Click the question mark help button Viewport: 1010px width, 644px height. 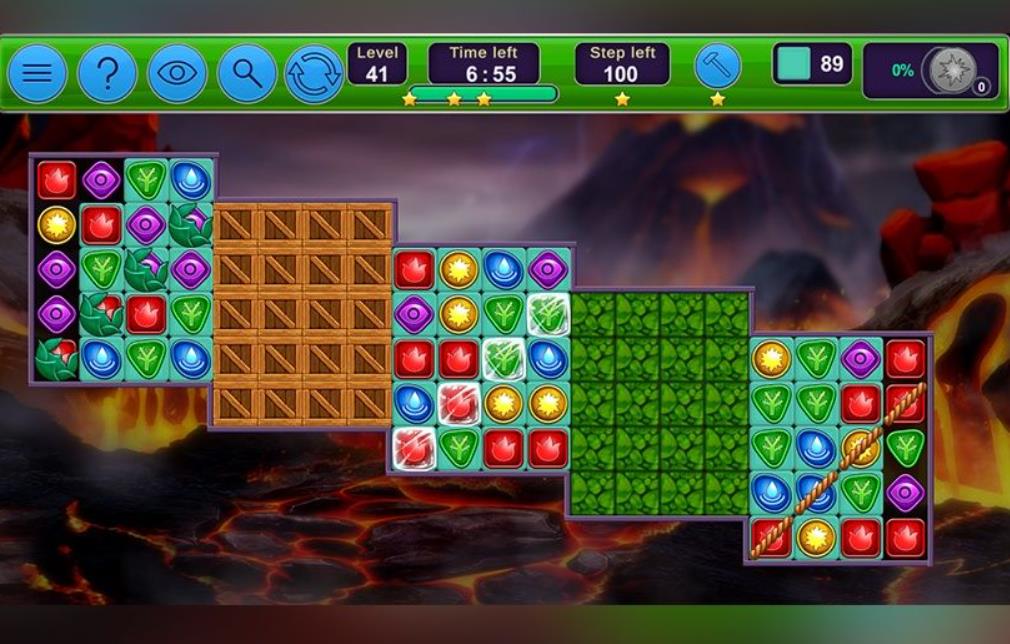pos(107,73)
